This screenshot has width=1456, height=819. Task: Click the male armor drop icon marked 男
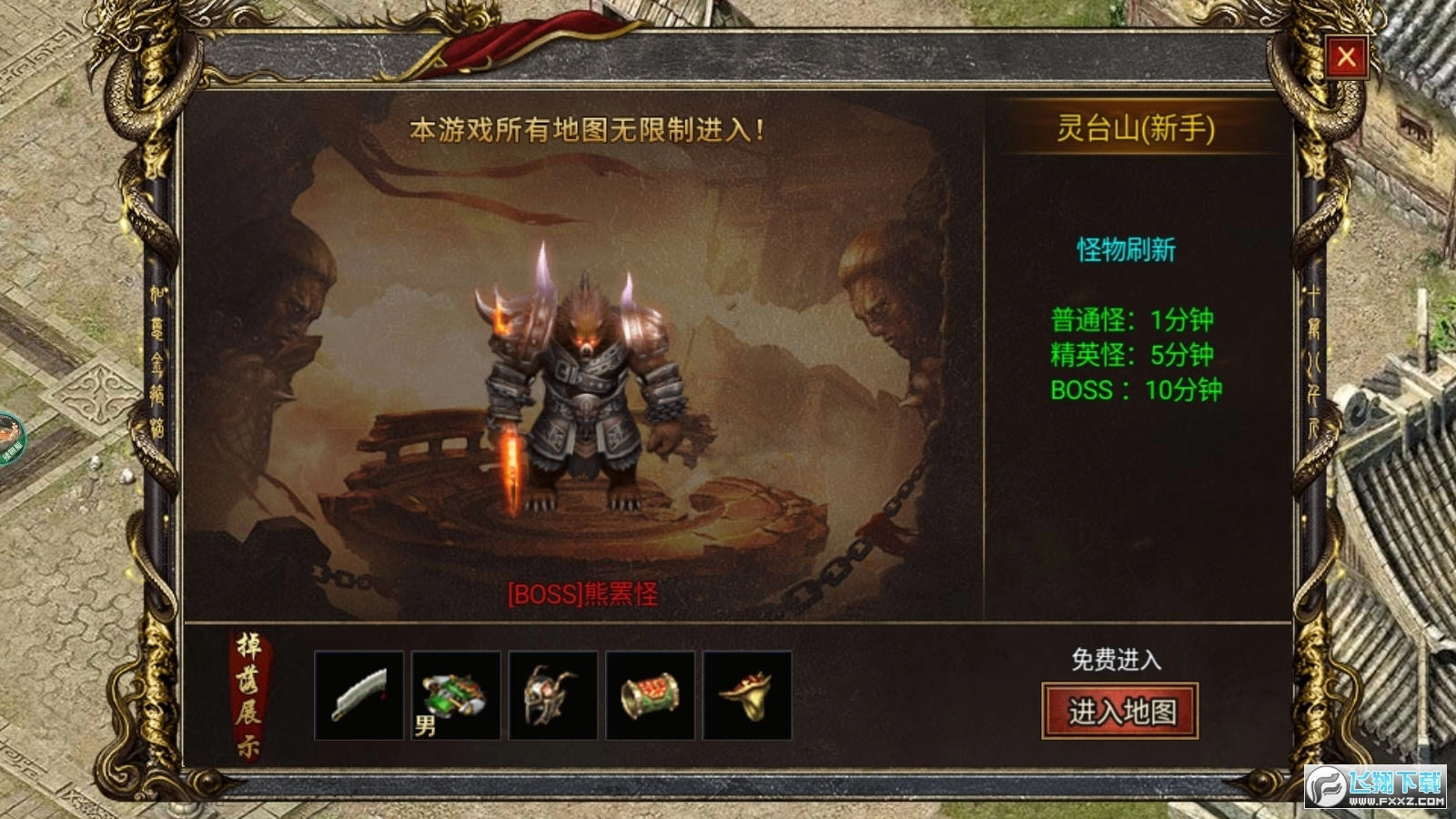tap(454, 698)
